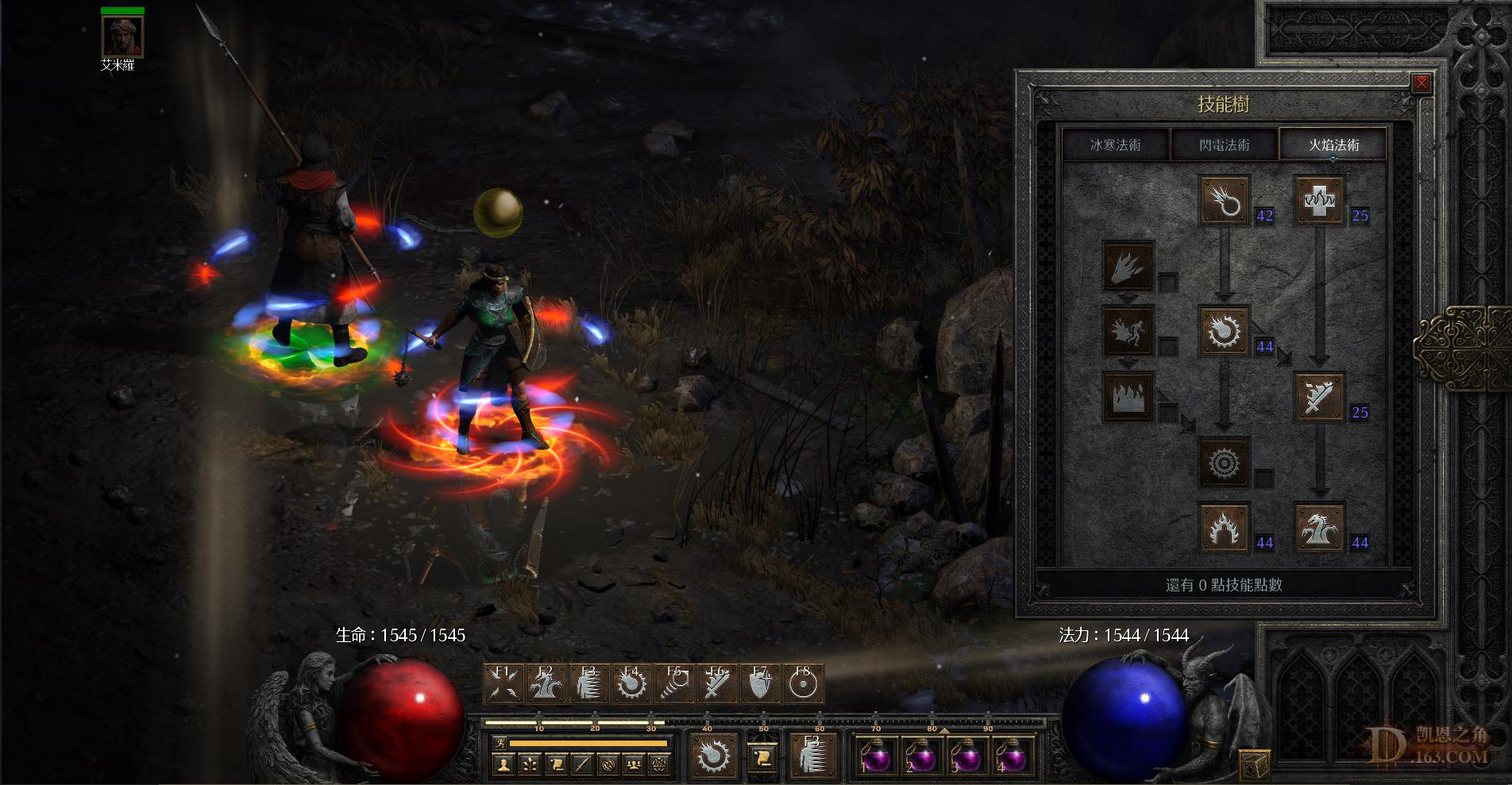1512x785 pixels.
Task: Pick the Fire Ball skill in the tree
Action: 1224,332
